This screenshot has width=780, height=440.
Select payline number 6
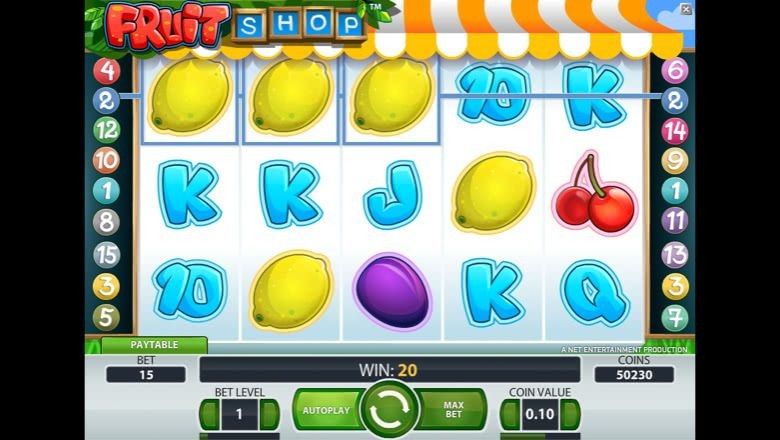pyautogui.click(x=675, y=70)
